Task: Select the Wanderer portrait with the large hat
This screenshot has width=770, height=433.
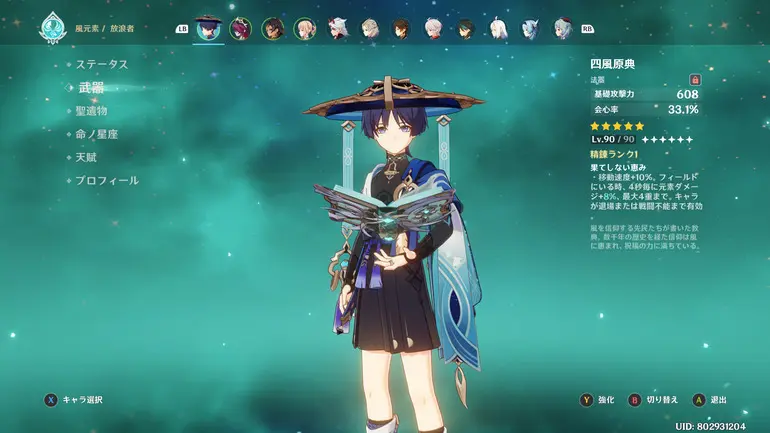Action: [208, 28]
